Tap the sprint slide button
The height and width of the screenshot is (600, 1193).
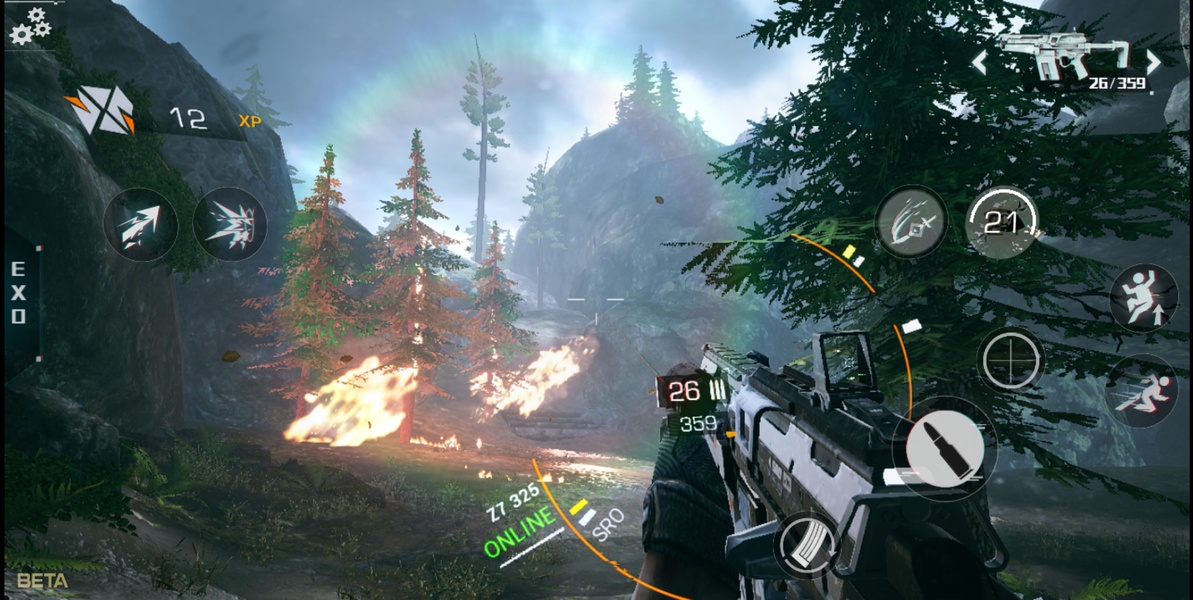tap(1143, 390)
